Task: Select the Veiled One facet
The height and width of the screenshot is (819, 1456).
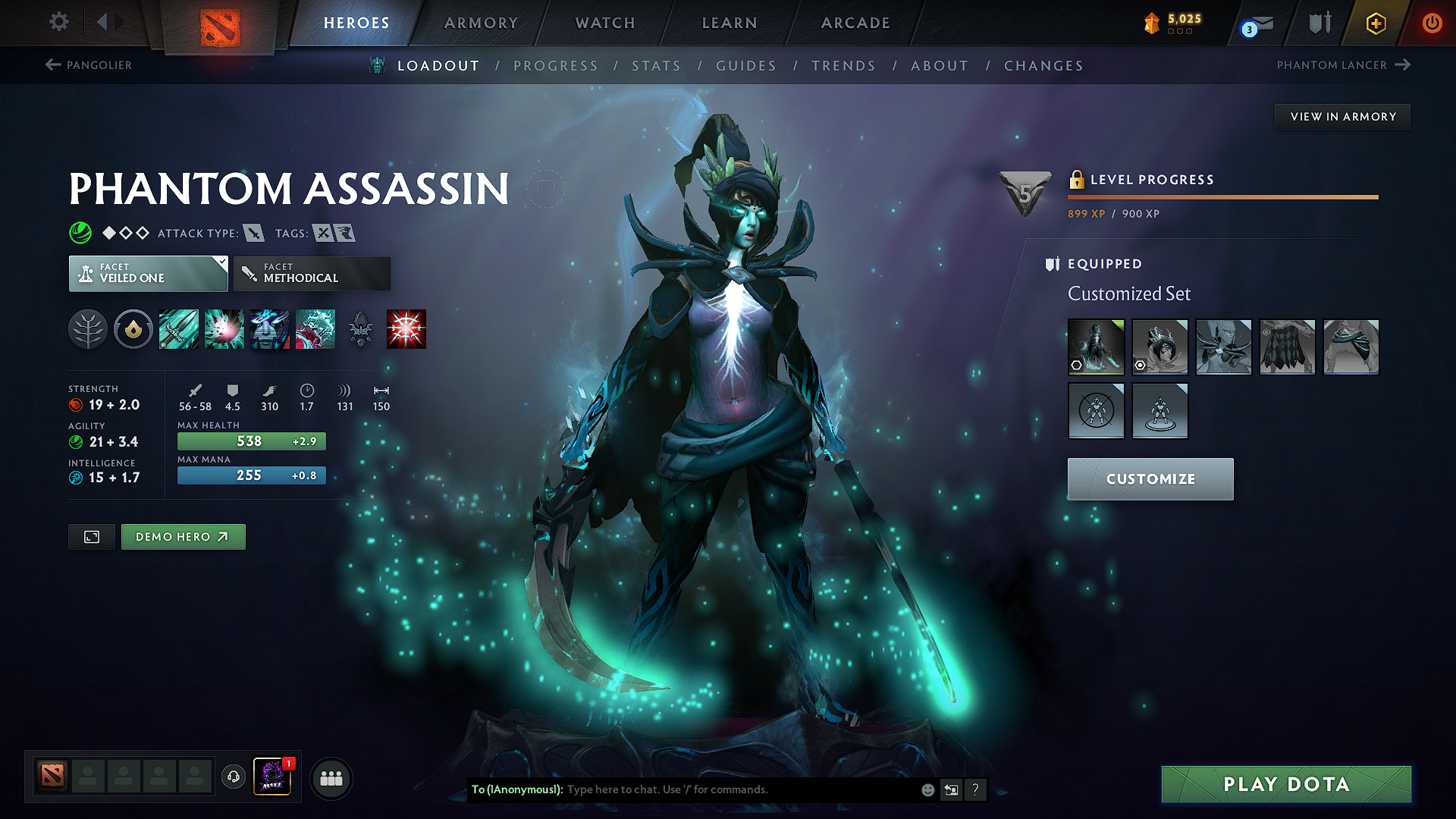Action: point(148,273)
